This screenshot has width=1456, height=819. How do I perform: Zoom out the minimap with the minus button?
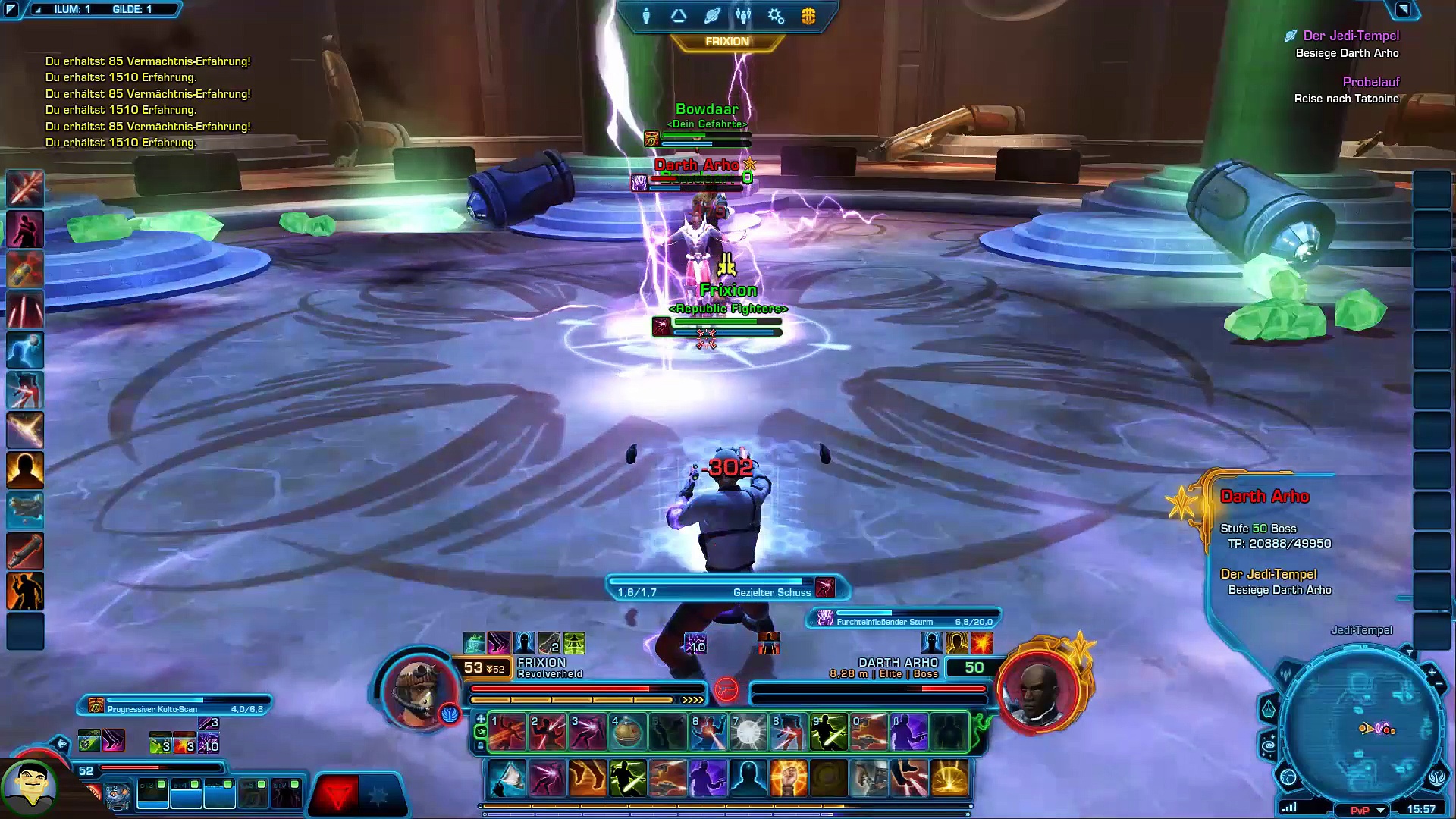pos(1440,685)
